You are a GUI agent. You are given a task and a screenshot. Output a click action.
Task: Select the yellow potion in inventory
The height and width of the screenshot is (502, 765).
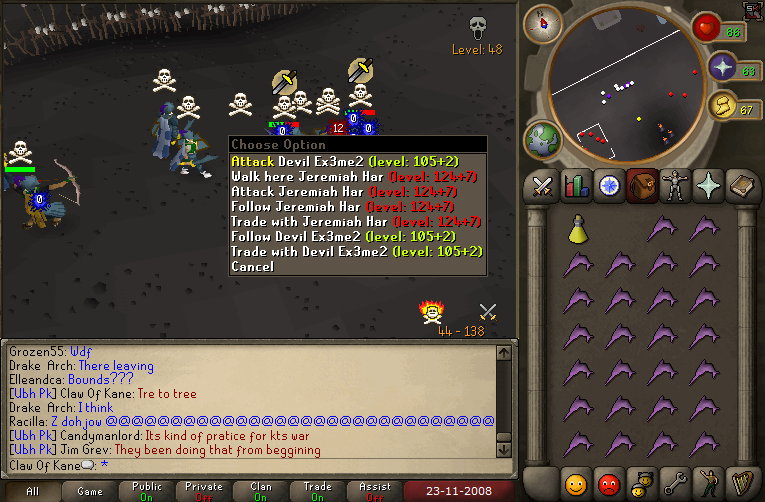579,229
